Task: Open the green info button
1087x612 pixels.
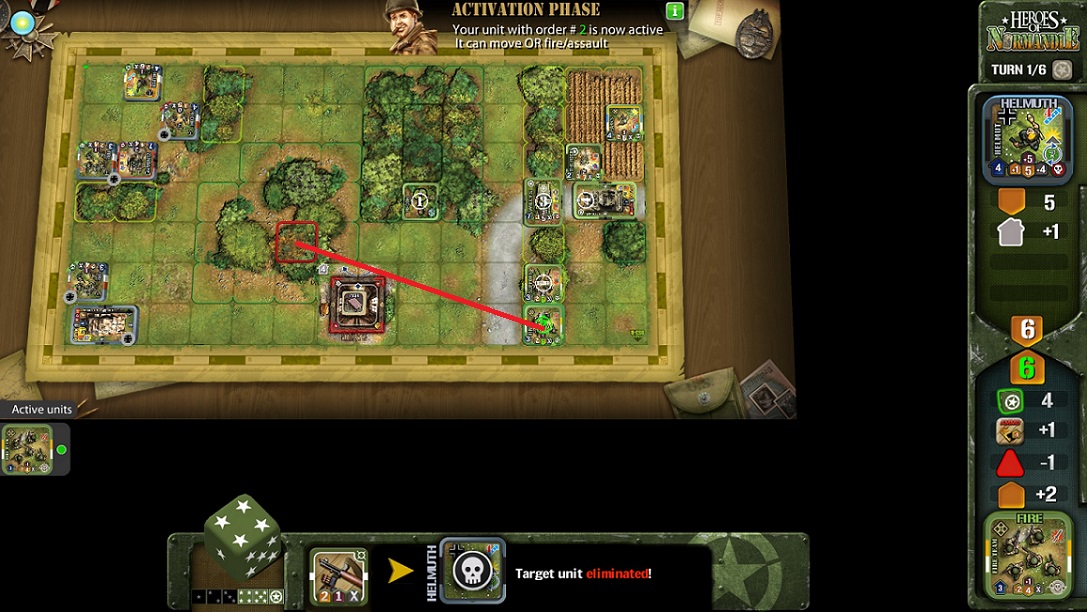Action: (675, 11)
